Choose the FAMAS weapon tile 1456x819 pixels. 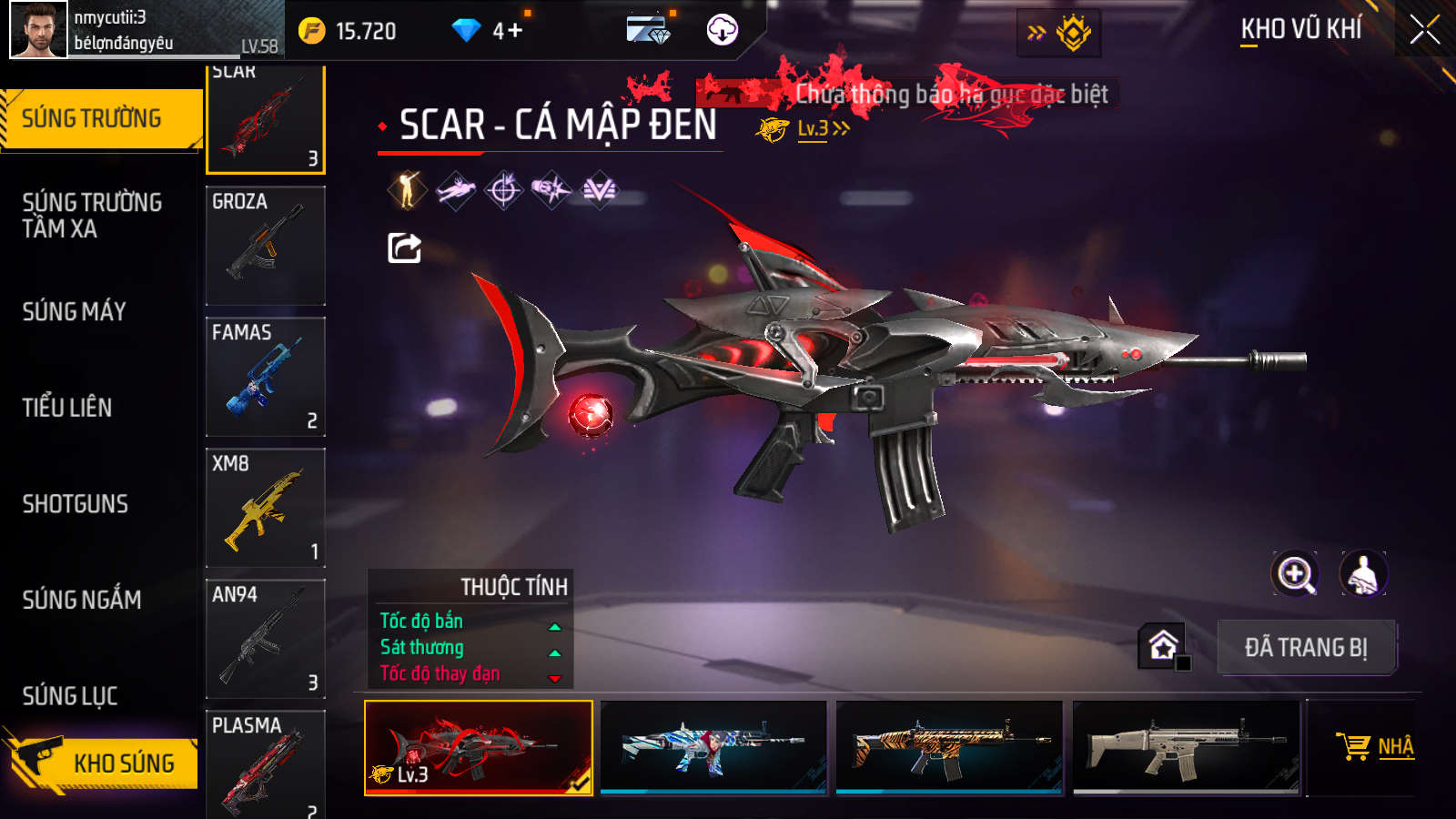[266, 377]
